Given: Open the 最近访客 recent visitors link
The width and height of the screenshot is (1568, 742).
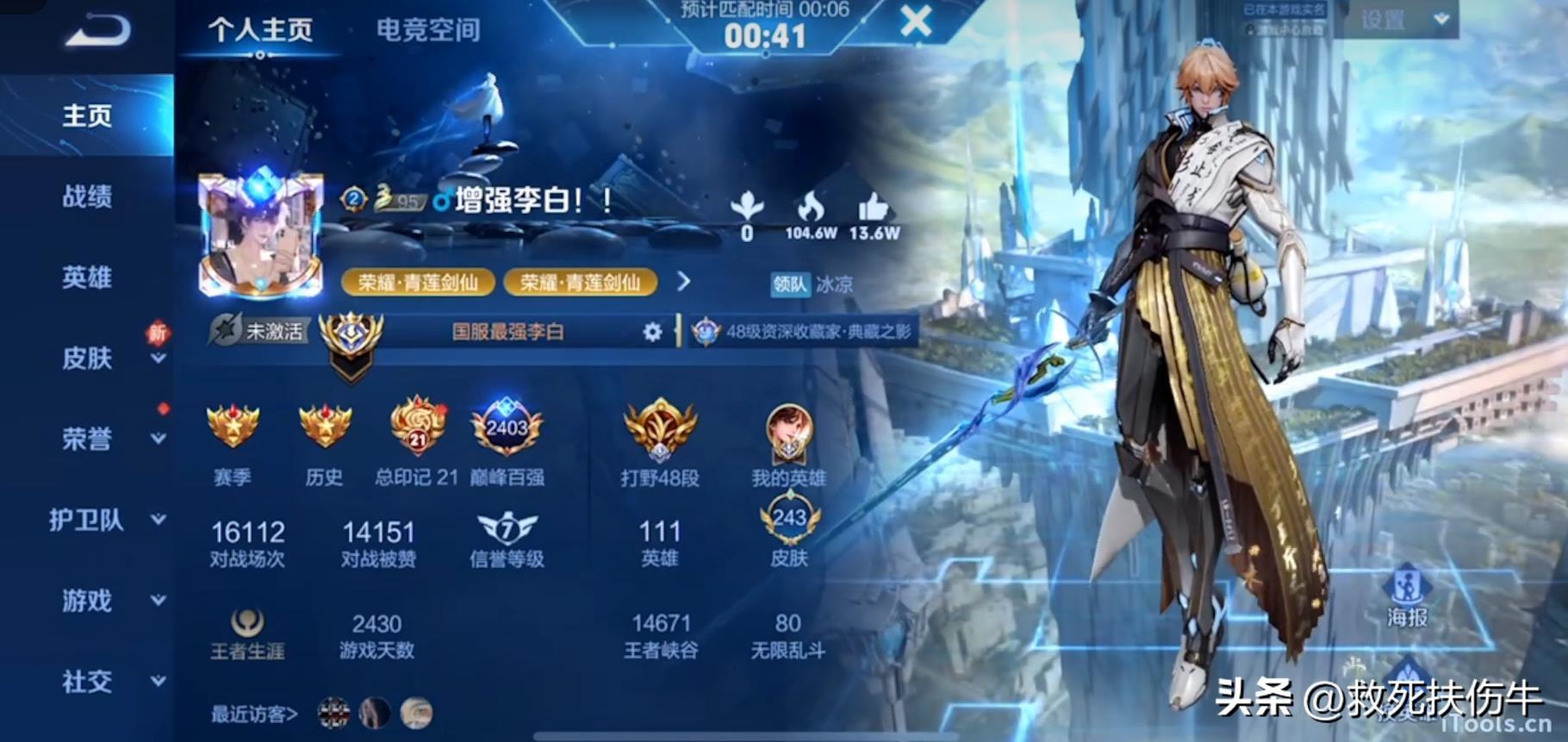Looking at the screenshot, I should click(x=252, y=714).
